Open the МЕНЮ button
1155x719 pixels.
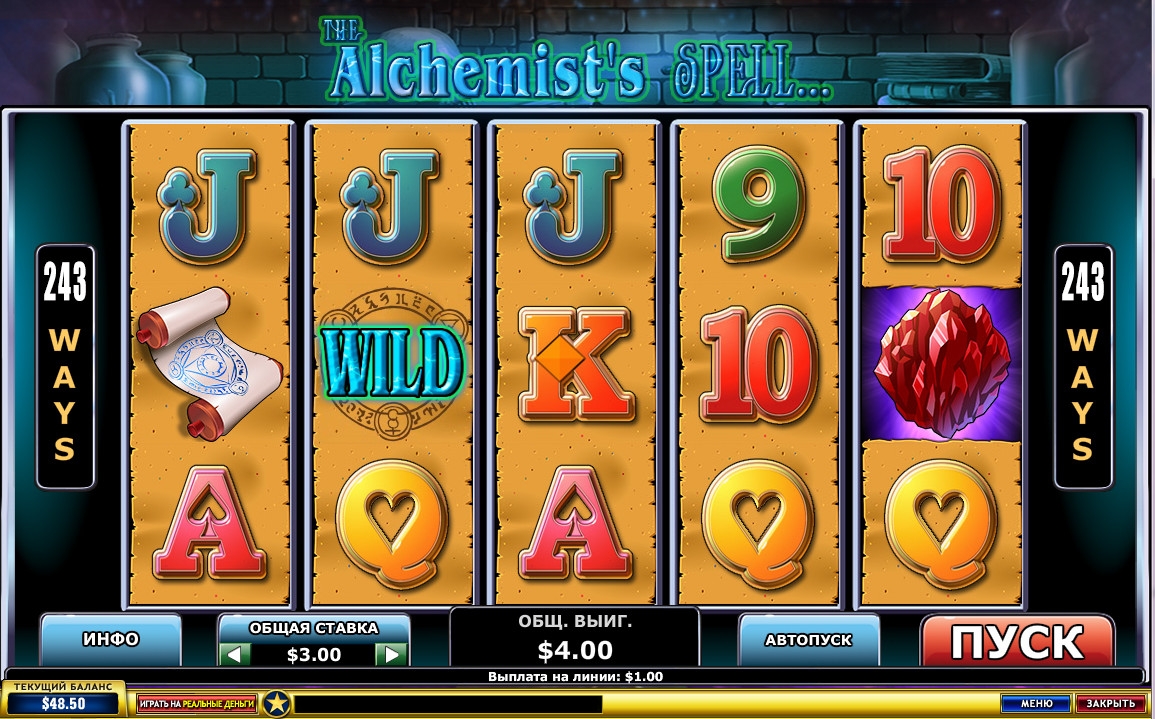click(1036, 704)
